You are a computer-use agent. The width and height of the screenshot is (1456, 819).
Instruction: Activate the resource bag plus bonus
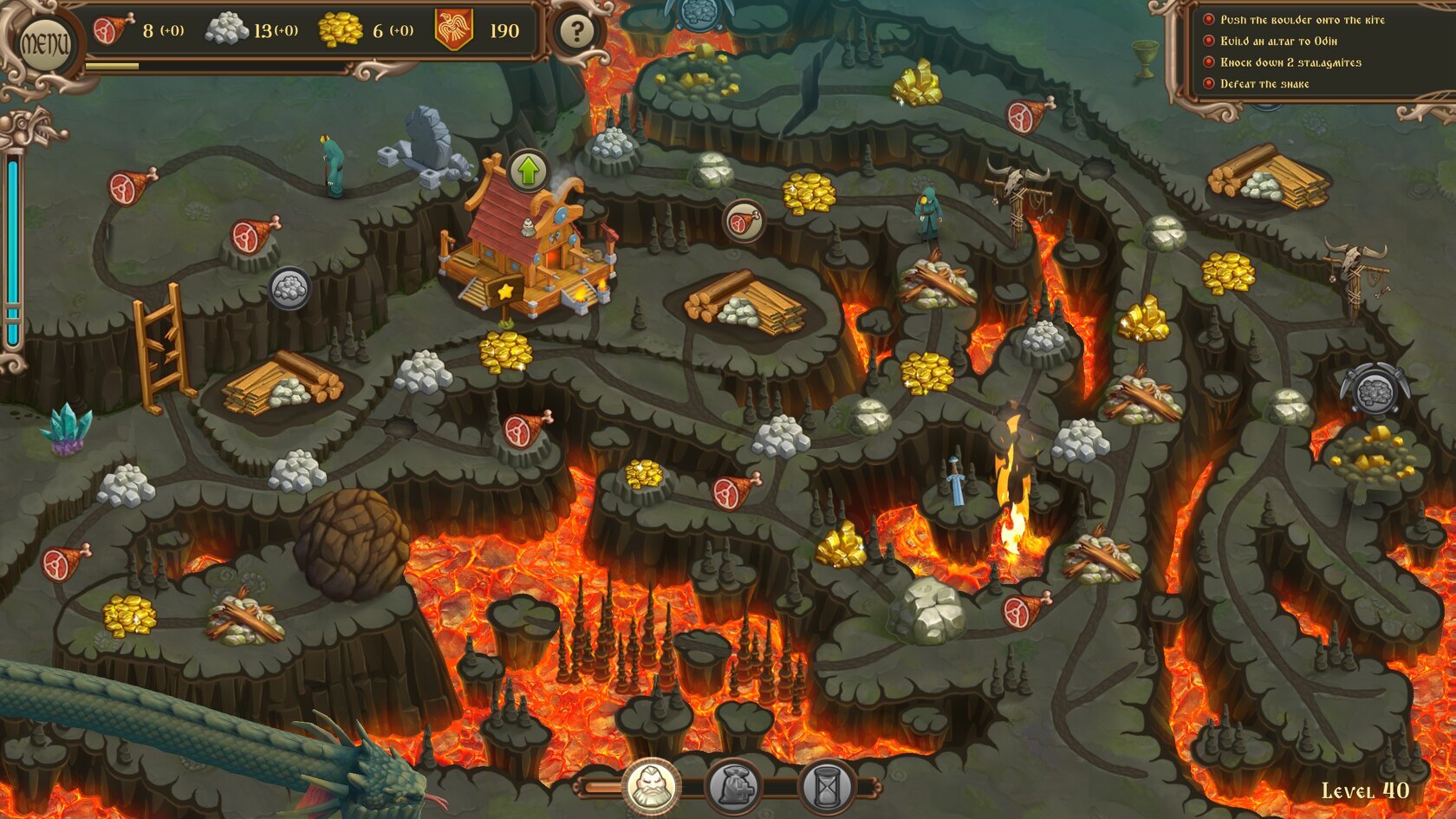click(x=734, y=787)
